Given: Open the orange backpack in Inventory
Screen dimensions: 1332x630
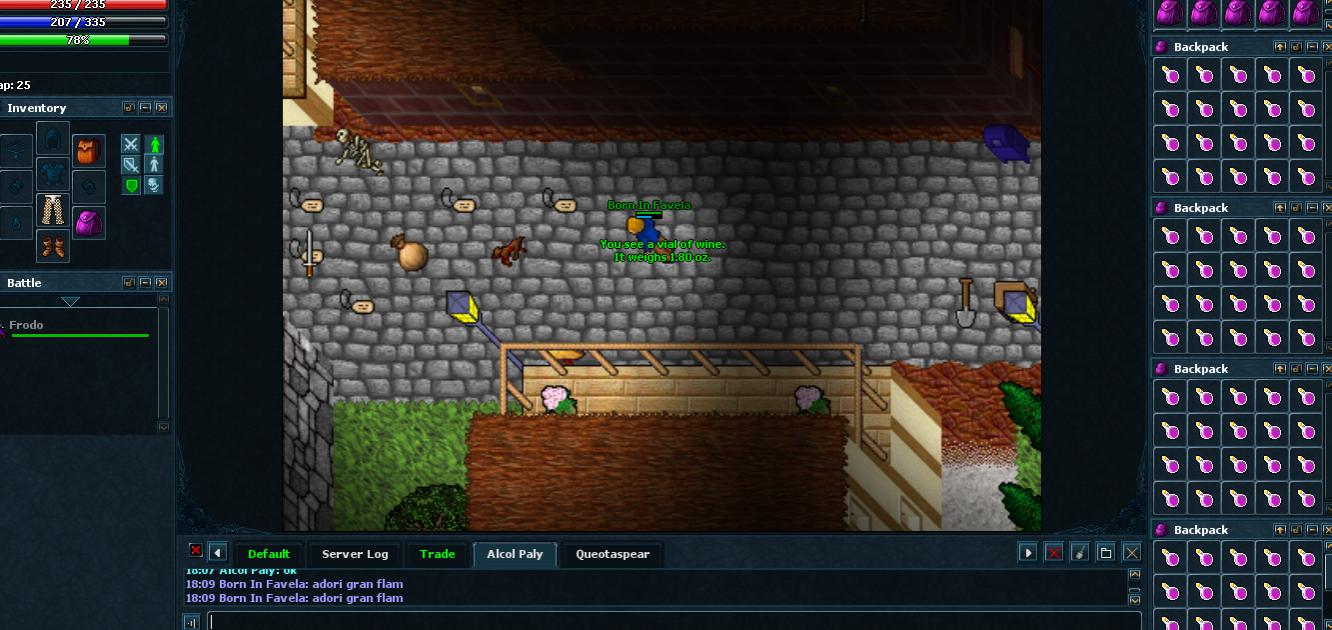Looking at the screenshot, I should 89,152.
